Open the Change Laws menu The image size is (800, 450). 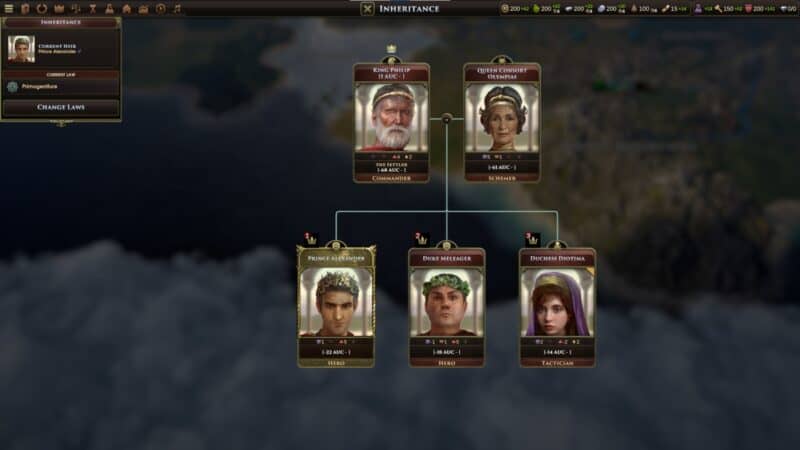pos(60,107)
